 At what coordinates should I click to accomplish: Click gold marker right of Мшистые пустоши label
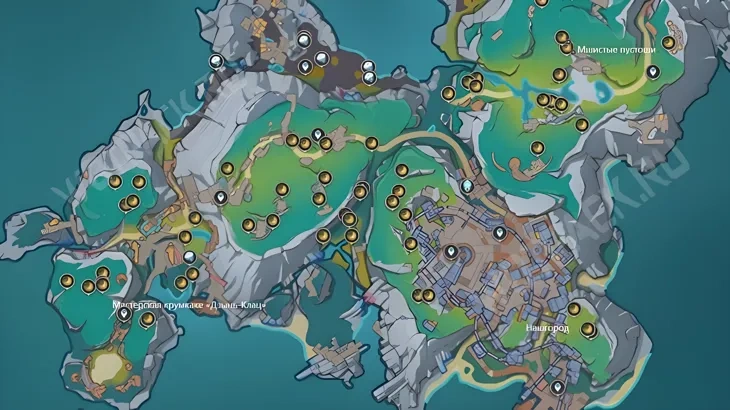(666, 47)
